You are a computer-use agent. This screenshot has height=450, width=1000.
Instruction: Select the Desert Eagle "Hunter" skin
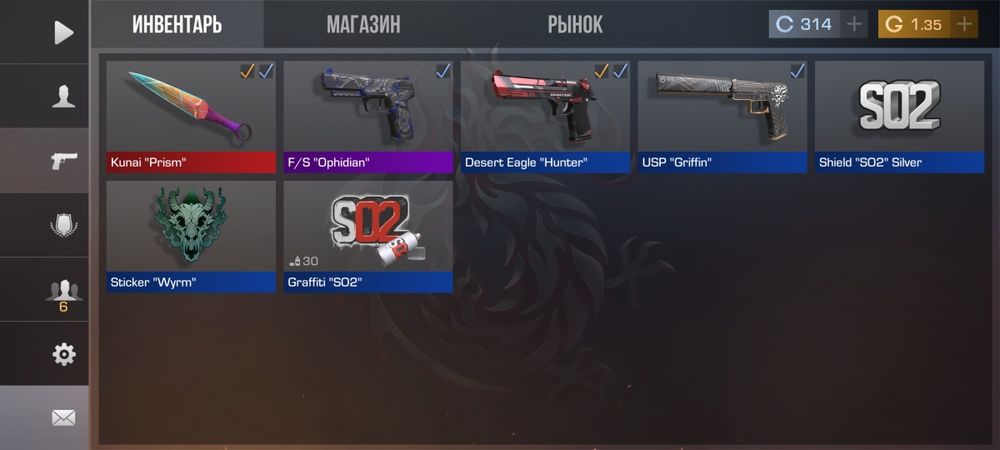tap(545, 116)
